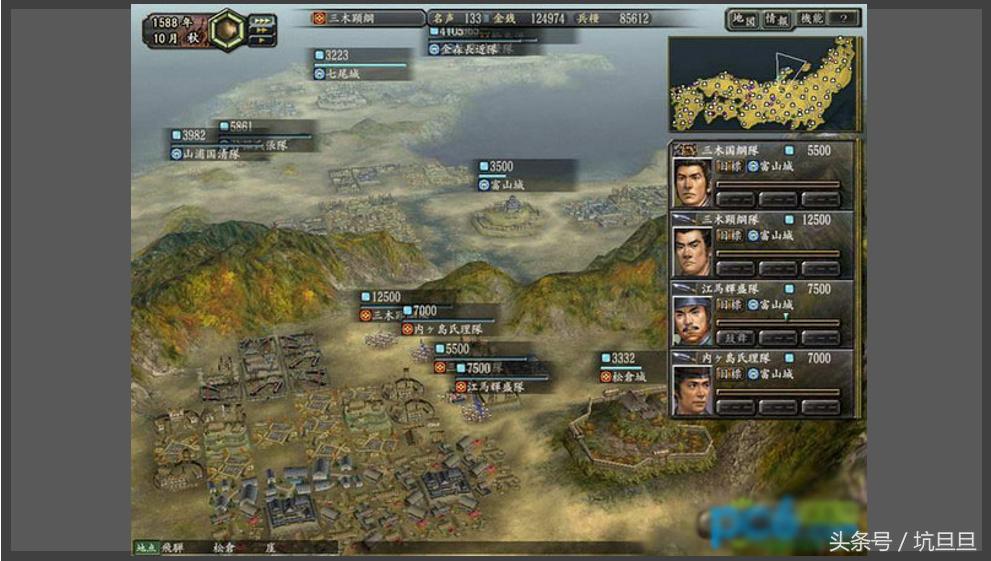Open the 機能 function menu
991x561 pixels.
click(x=810, y=18)
